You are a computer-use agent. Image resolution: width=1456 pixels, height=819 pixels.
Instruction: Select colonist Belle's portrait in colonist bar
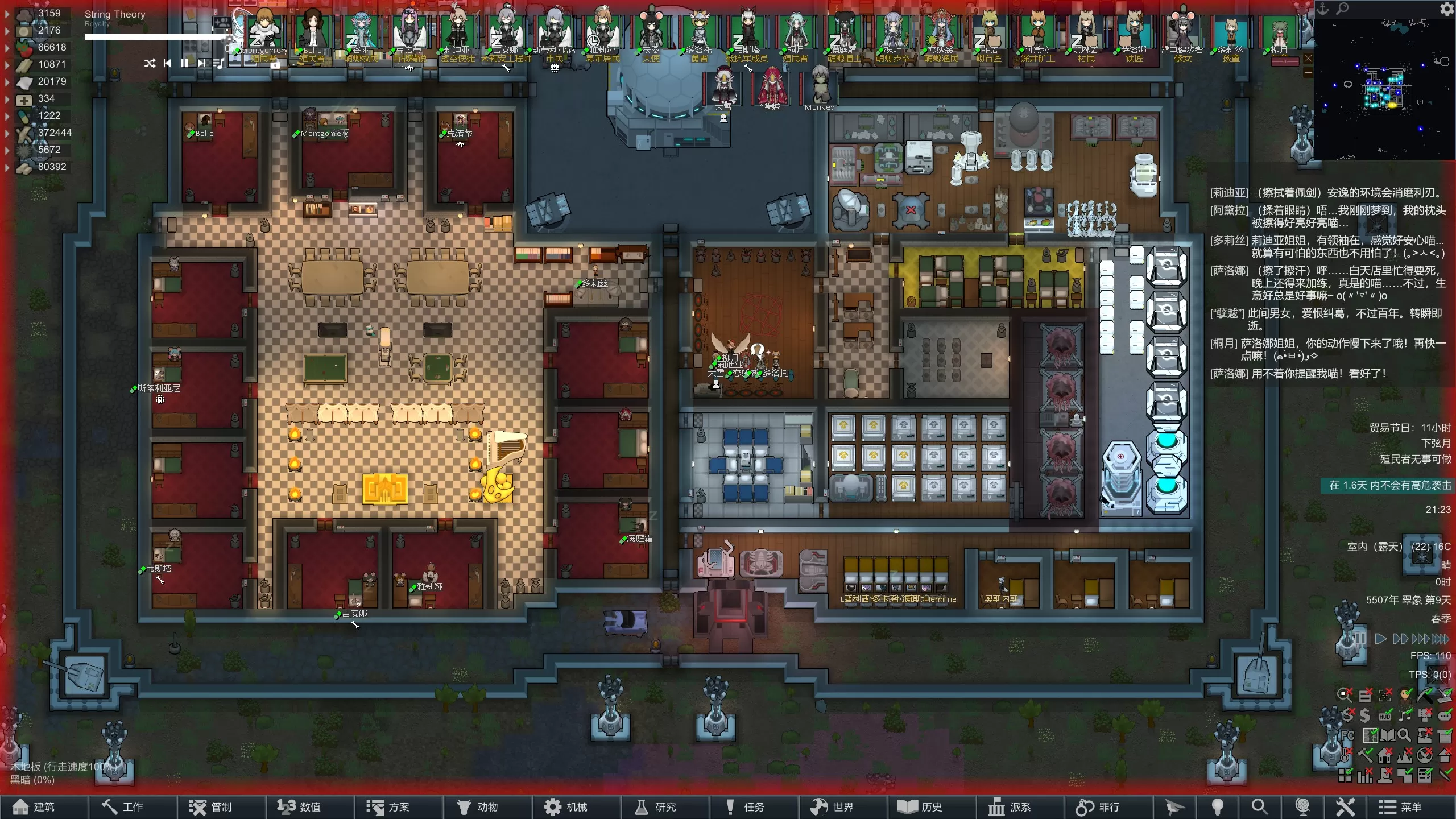pos(312,33)
